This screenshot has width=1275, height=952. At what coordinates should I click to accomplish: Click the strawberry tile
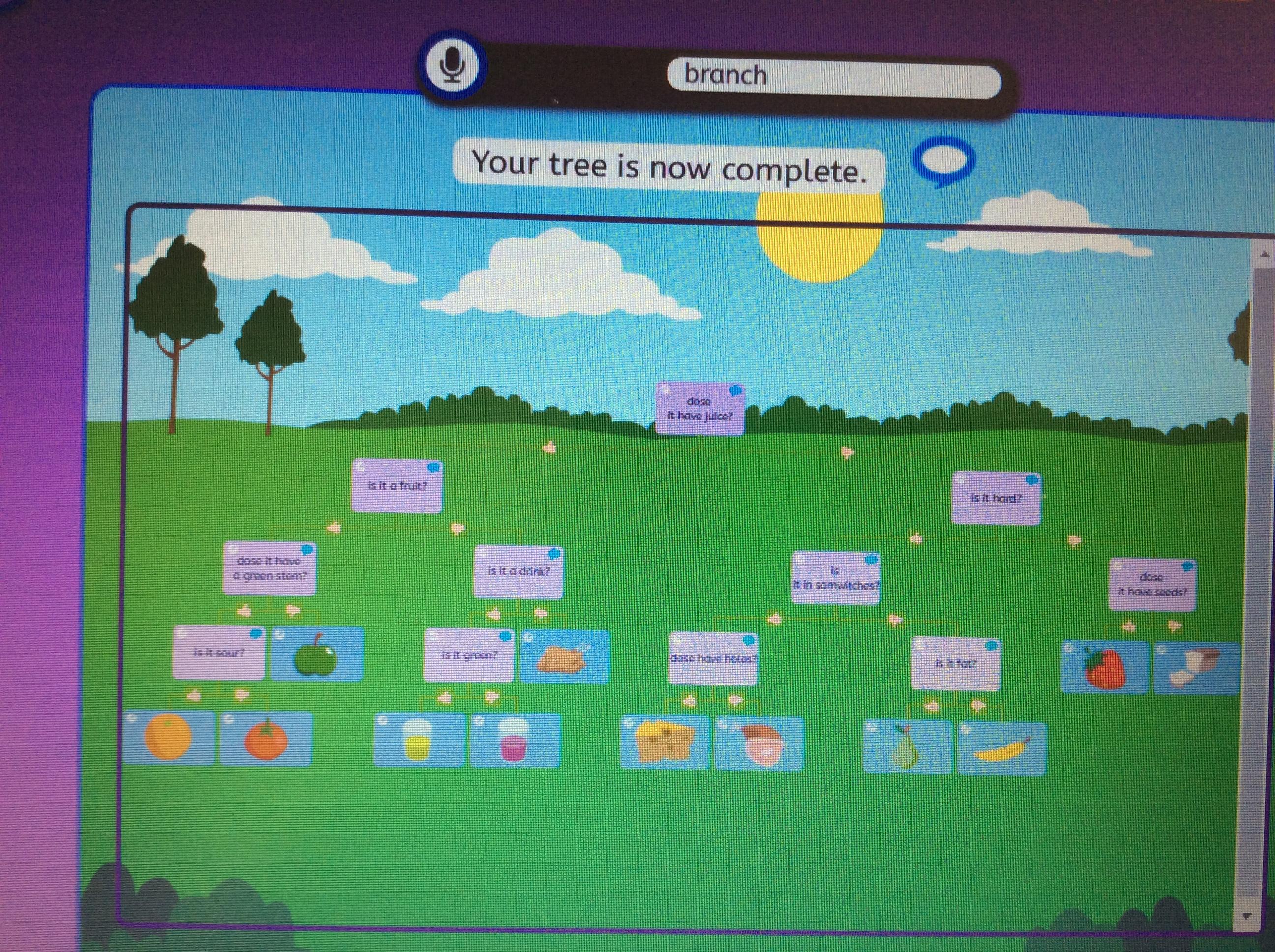tap(1104, 668)
